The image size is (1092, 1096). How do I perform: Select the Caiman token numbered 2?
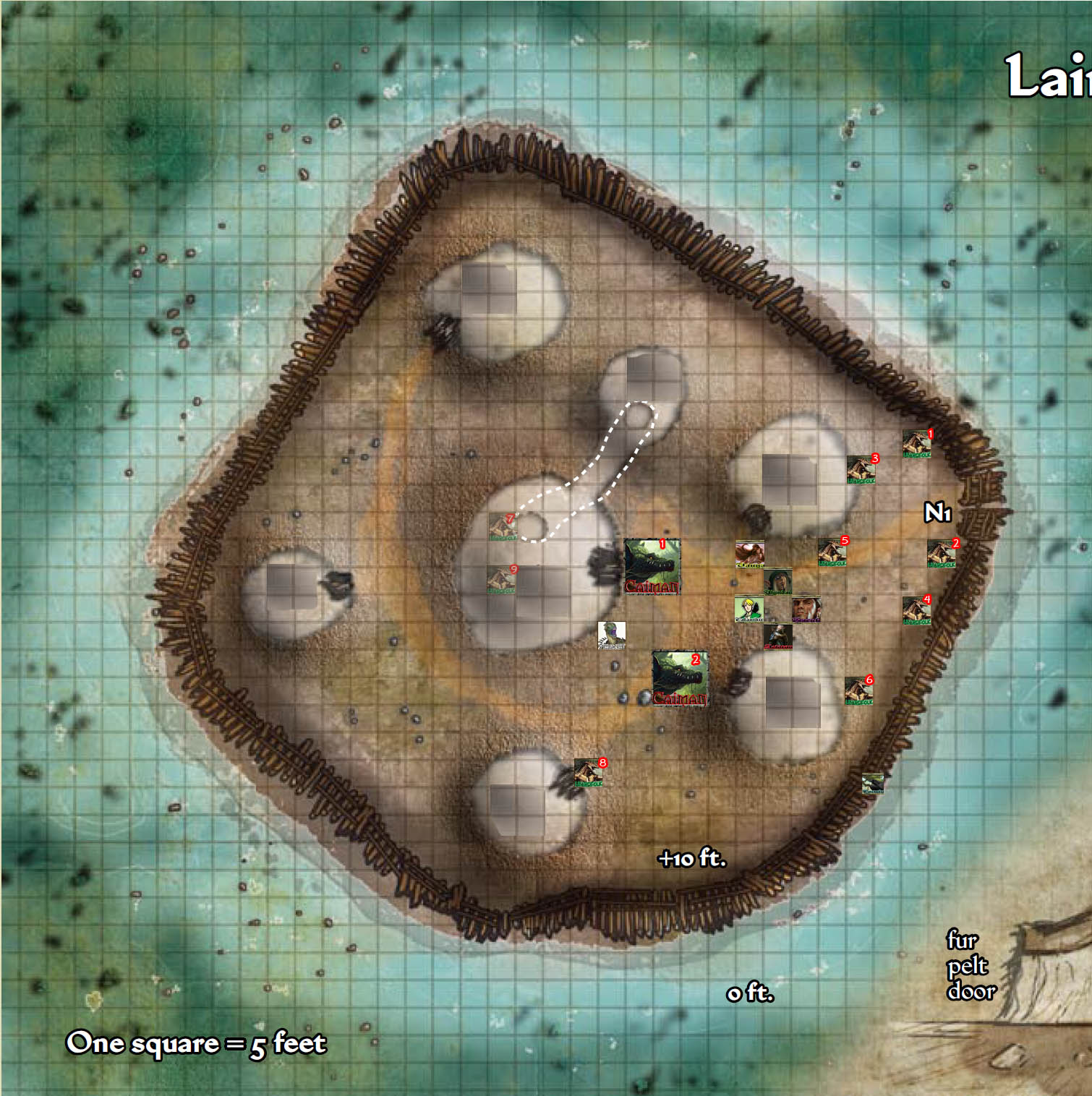coord(680,678)
